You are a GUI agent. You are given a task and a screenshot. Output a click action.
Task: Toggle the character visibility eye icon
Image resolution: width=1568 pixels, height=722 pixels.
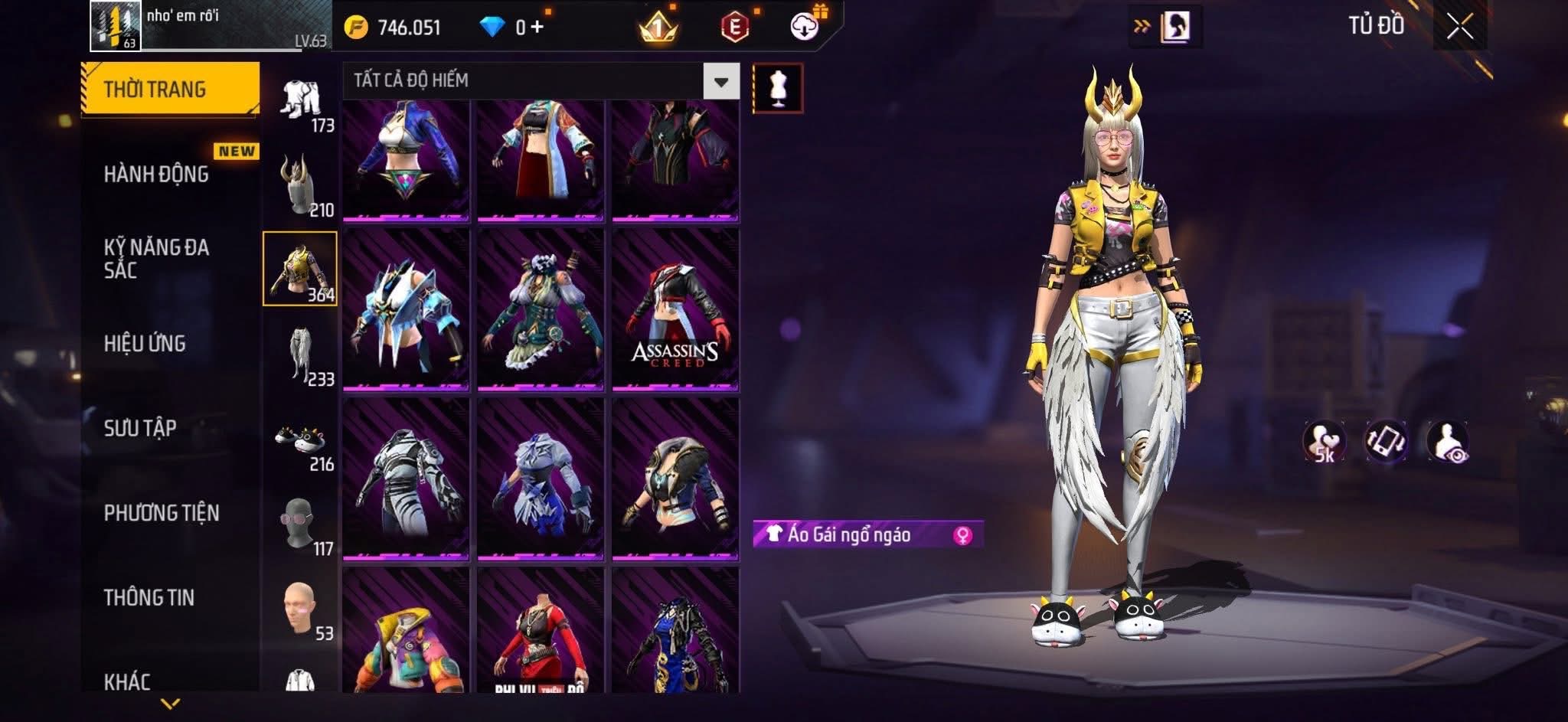pyautogui.click(x=1447, y=443)
